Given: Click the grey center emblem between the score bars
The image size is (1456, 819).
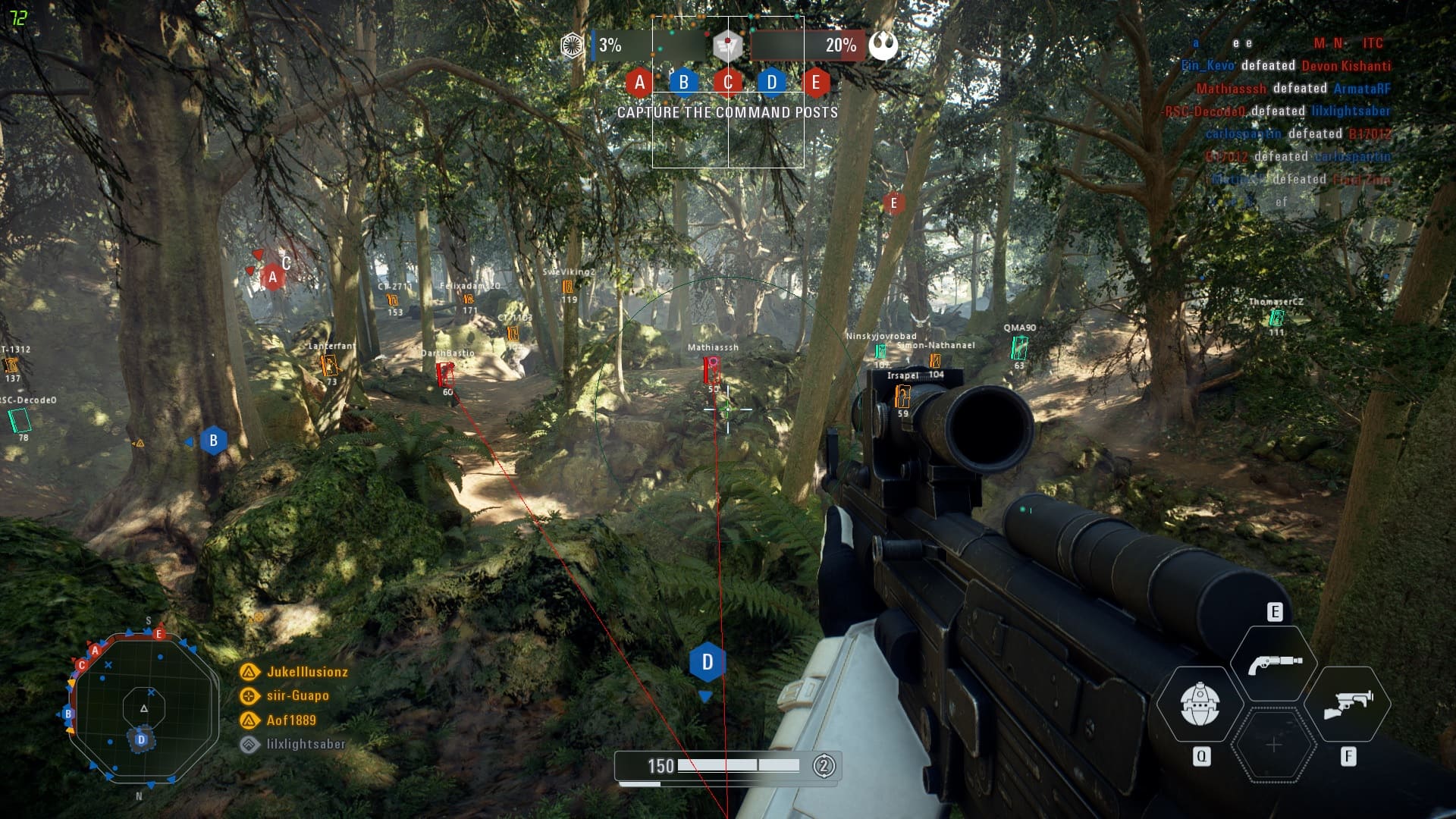Looking at the screenshot, I should [728, 45].
